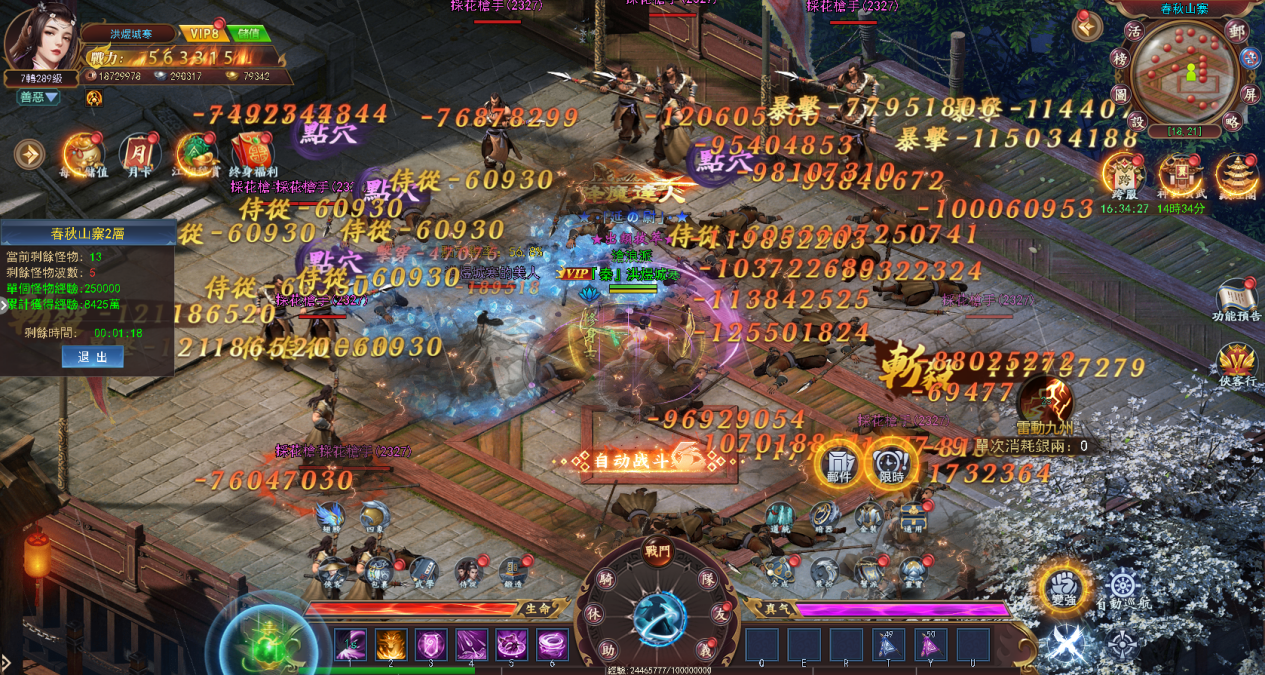This screenshot has width=1265, height=675.
Task: Open the 功能預告 scroll icon
Action: pos(1237,300)
